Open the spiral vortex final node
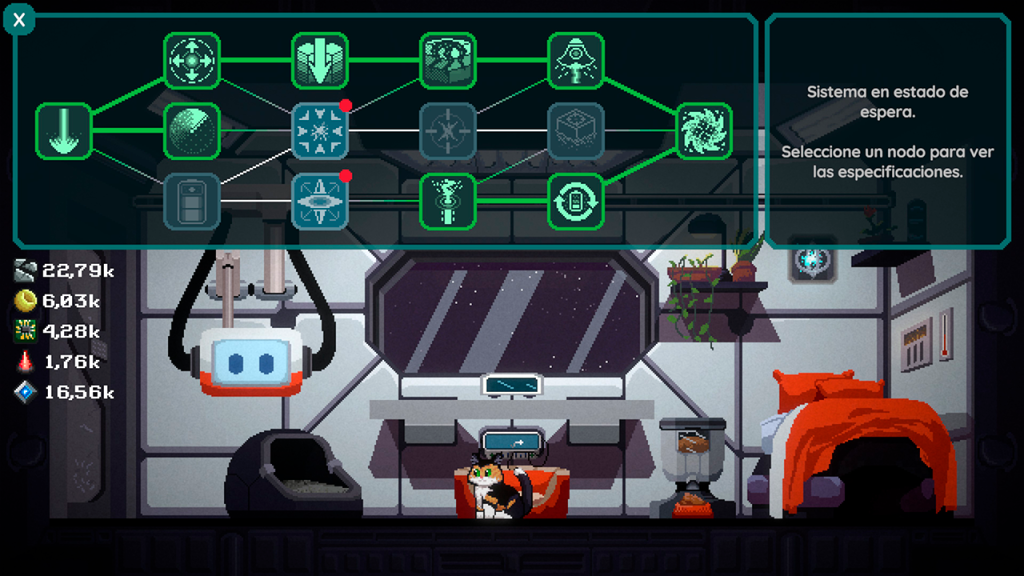This screenshot has height=576, width=1024. click(704, 131)
